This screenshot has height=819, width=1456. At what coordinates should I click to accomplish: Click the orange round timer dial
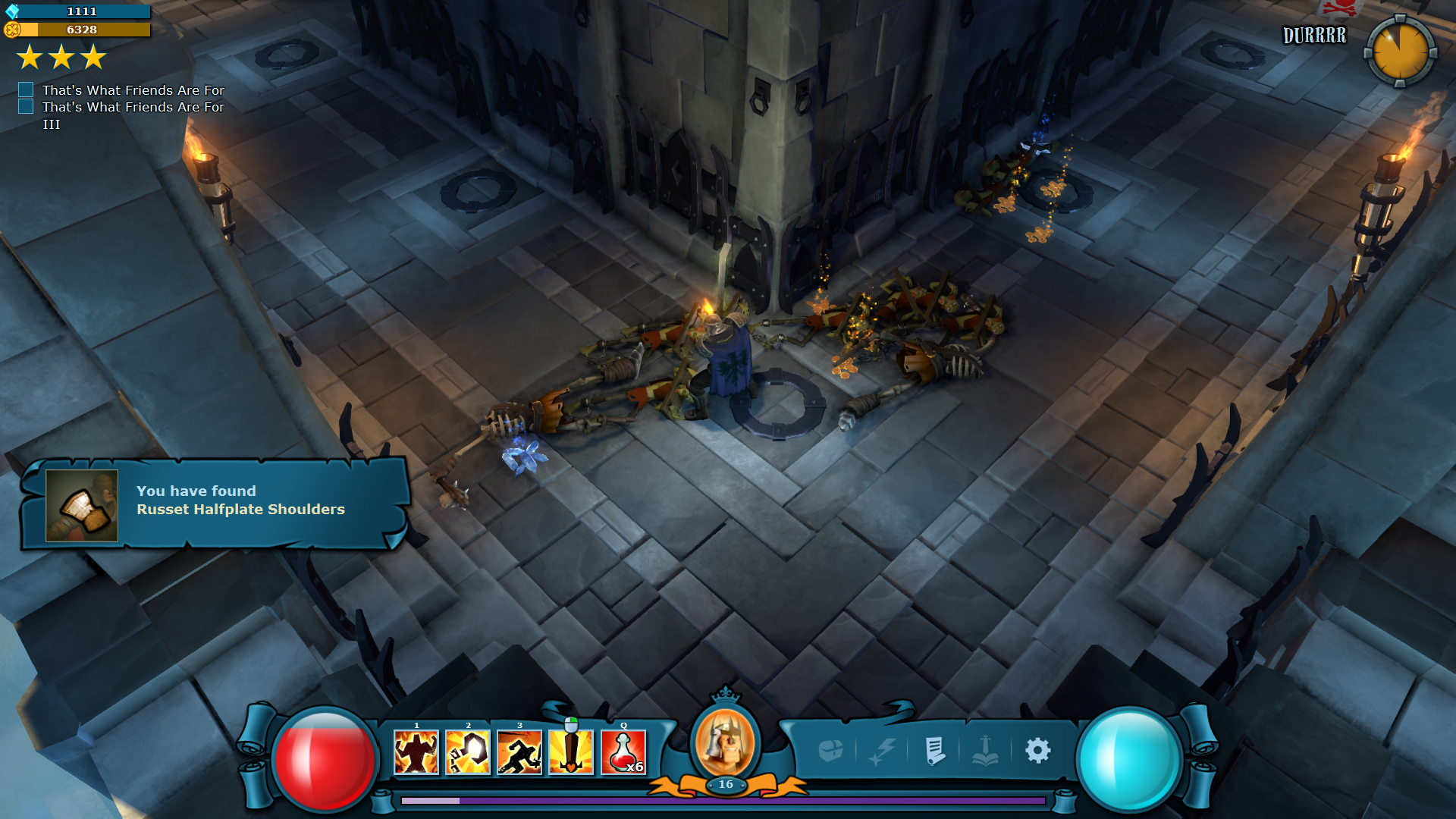click(1400, 52)
